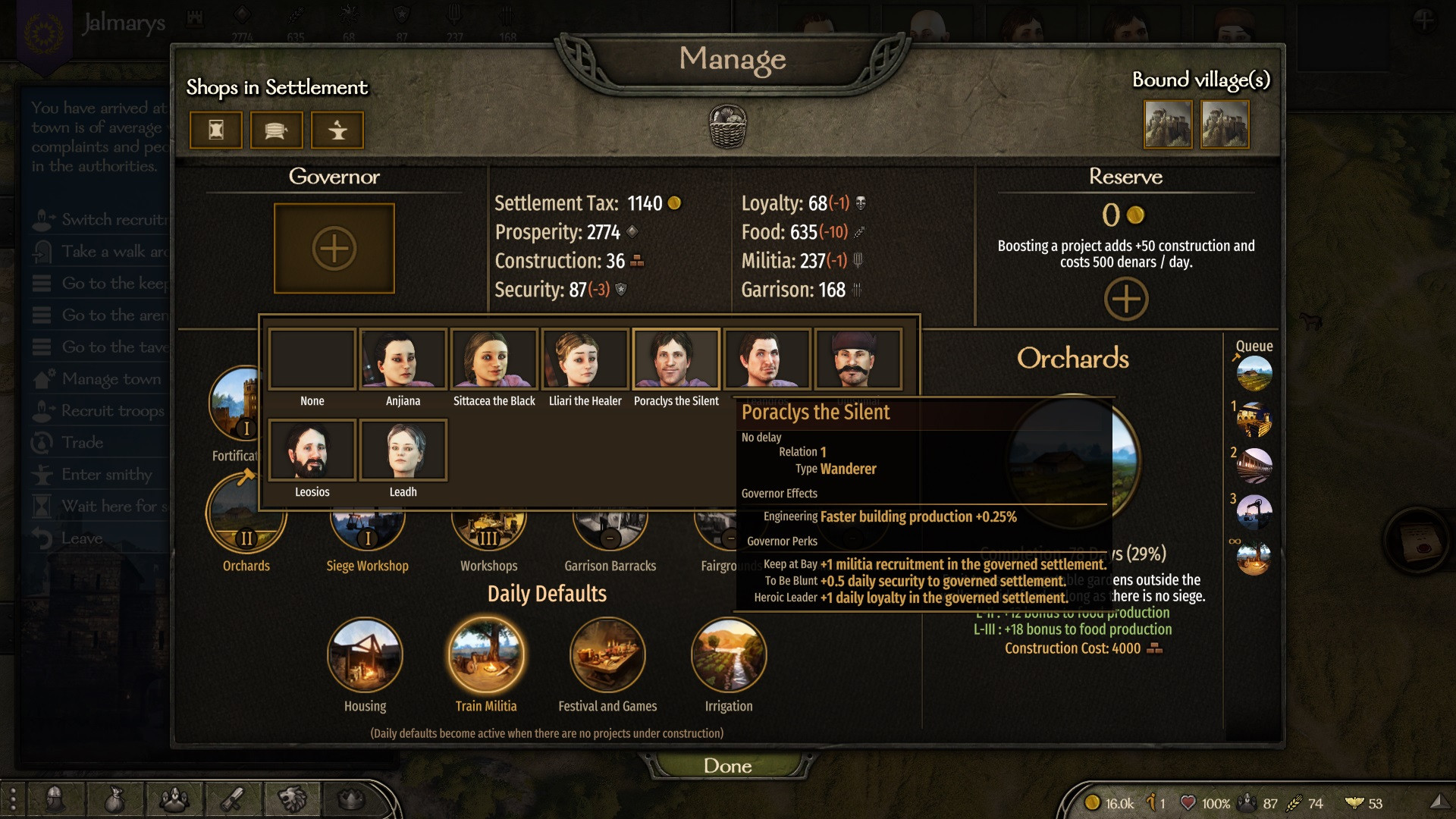Screen dimensions: 1456x819
Task: Choose Festival and Games daily default
Action: (607, 655)
